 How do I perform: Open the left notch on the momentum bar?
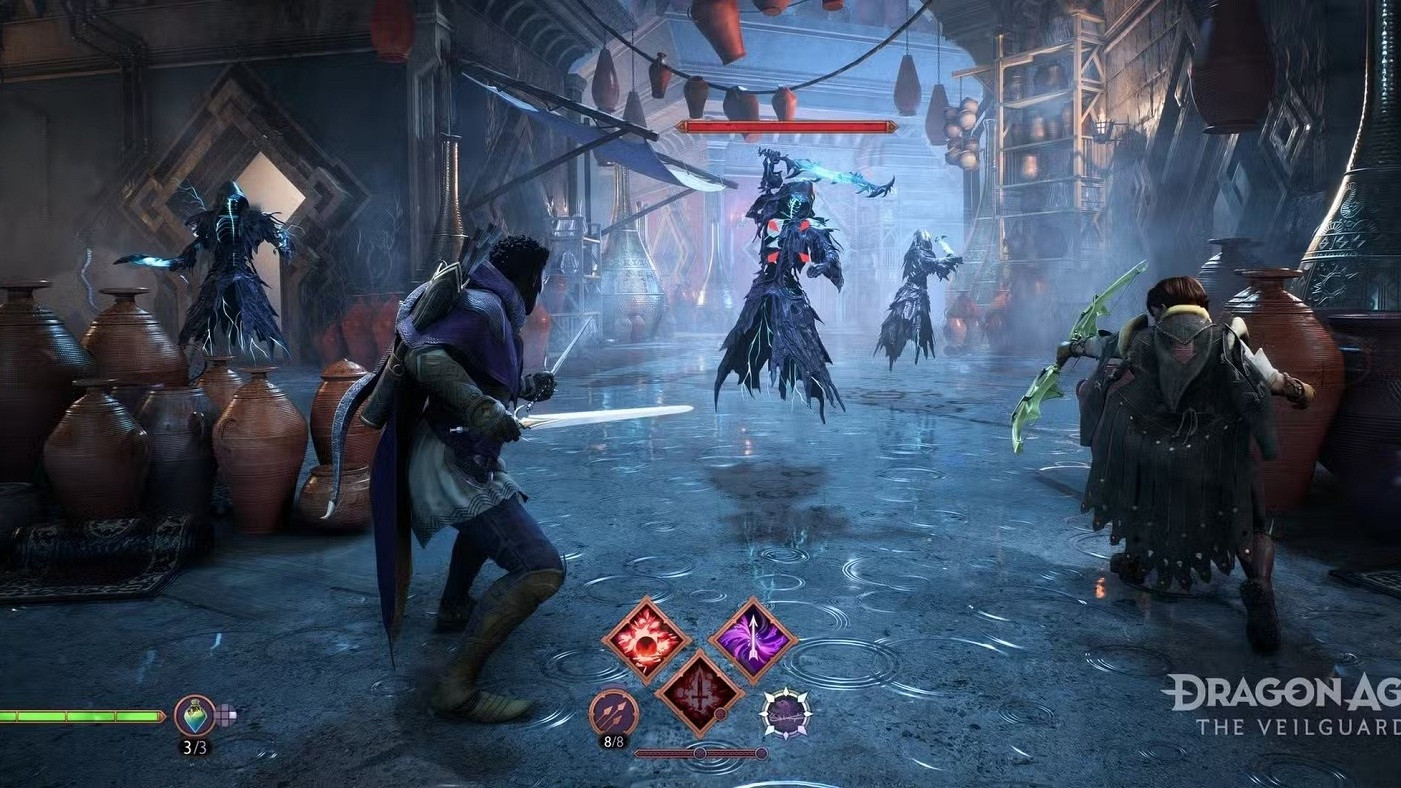[x=700, y=751]
